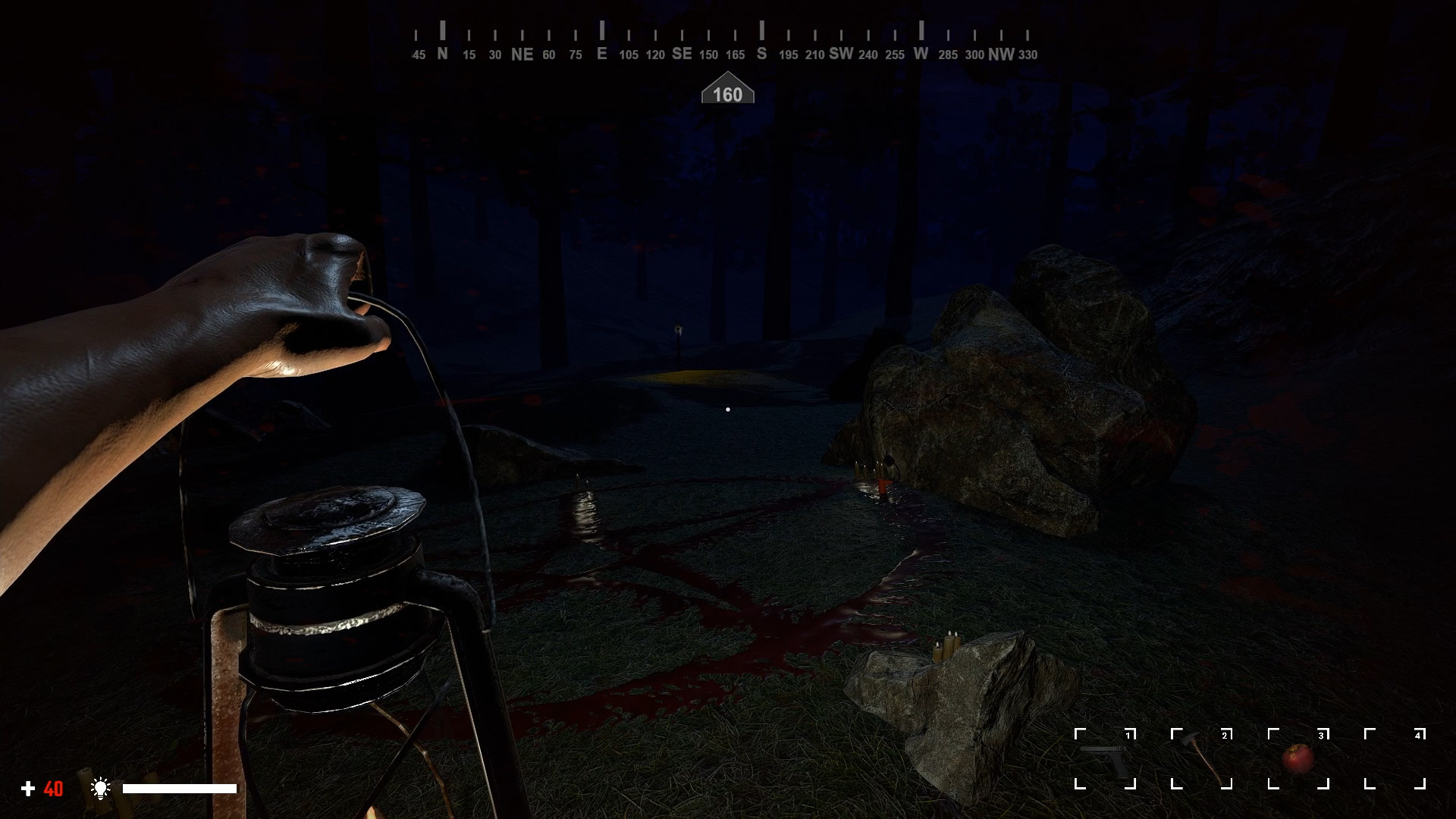
Task: Click the W marker on the compass bar
Action: 920,54
